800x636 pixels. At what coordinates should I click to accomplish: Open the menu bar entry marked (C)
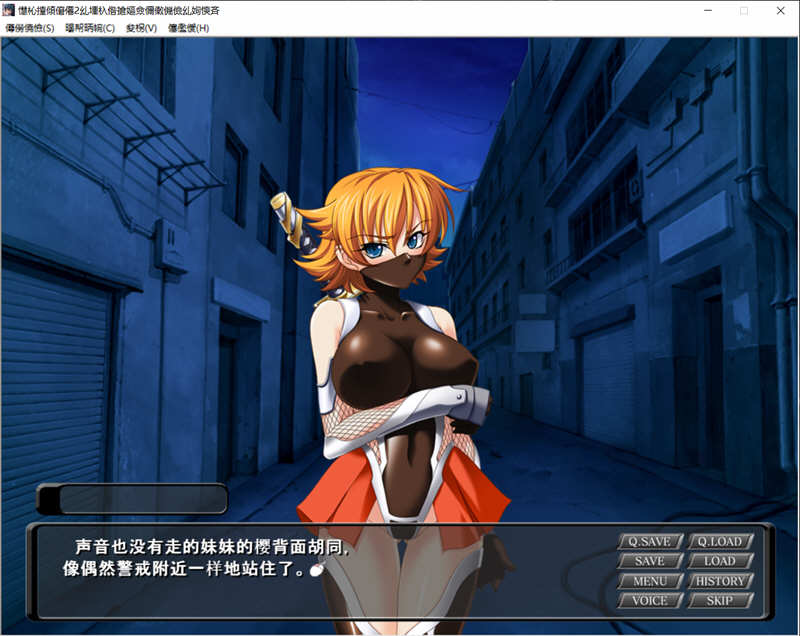90,28
